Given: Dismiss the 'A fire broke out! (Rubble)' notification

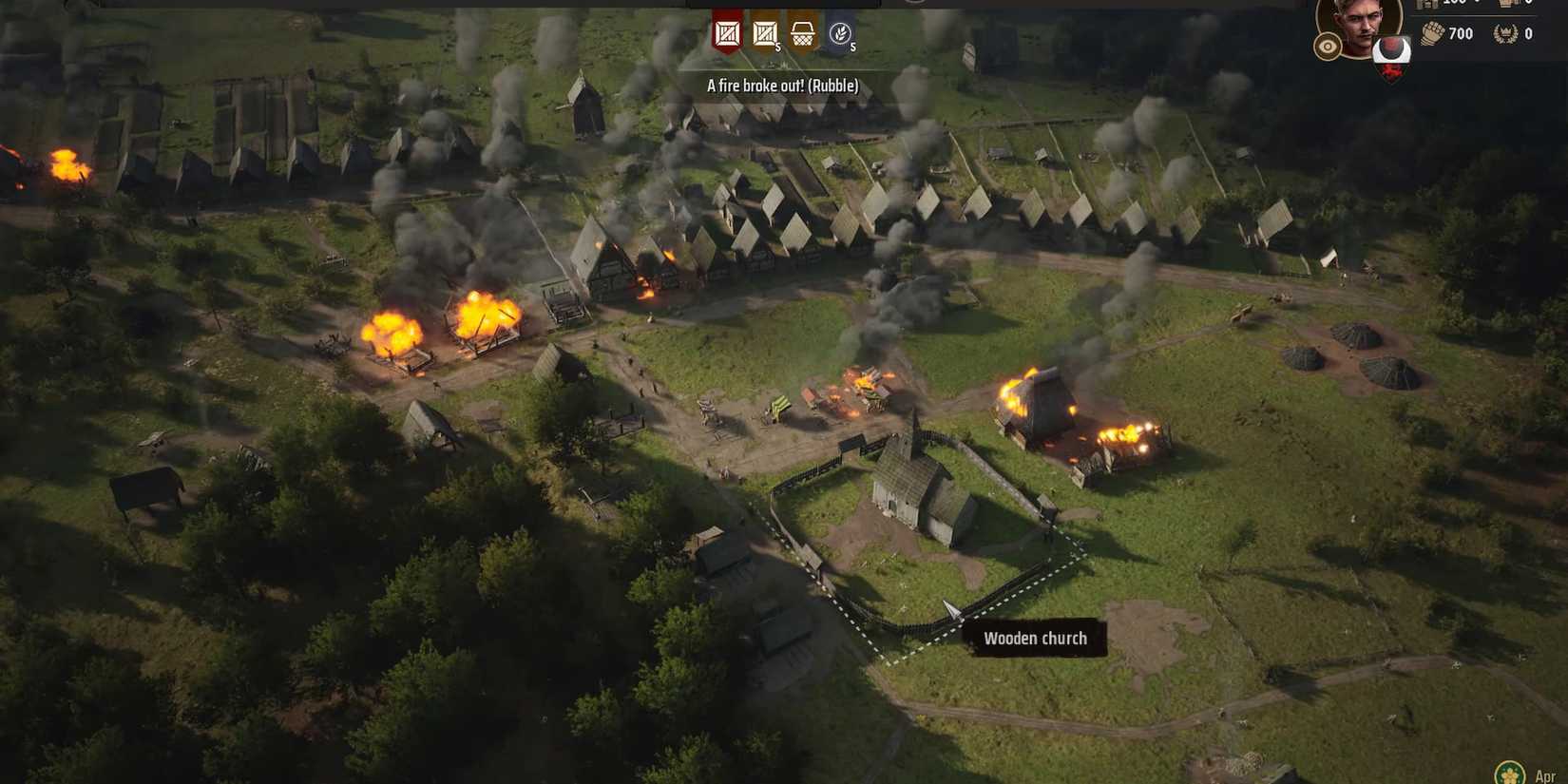Looking at the screenshot, I should [781, 86].
